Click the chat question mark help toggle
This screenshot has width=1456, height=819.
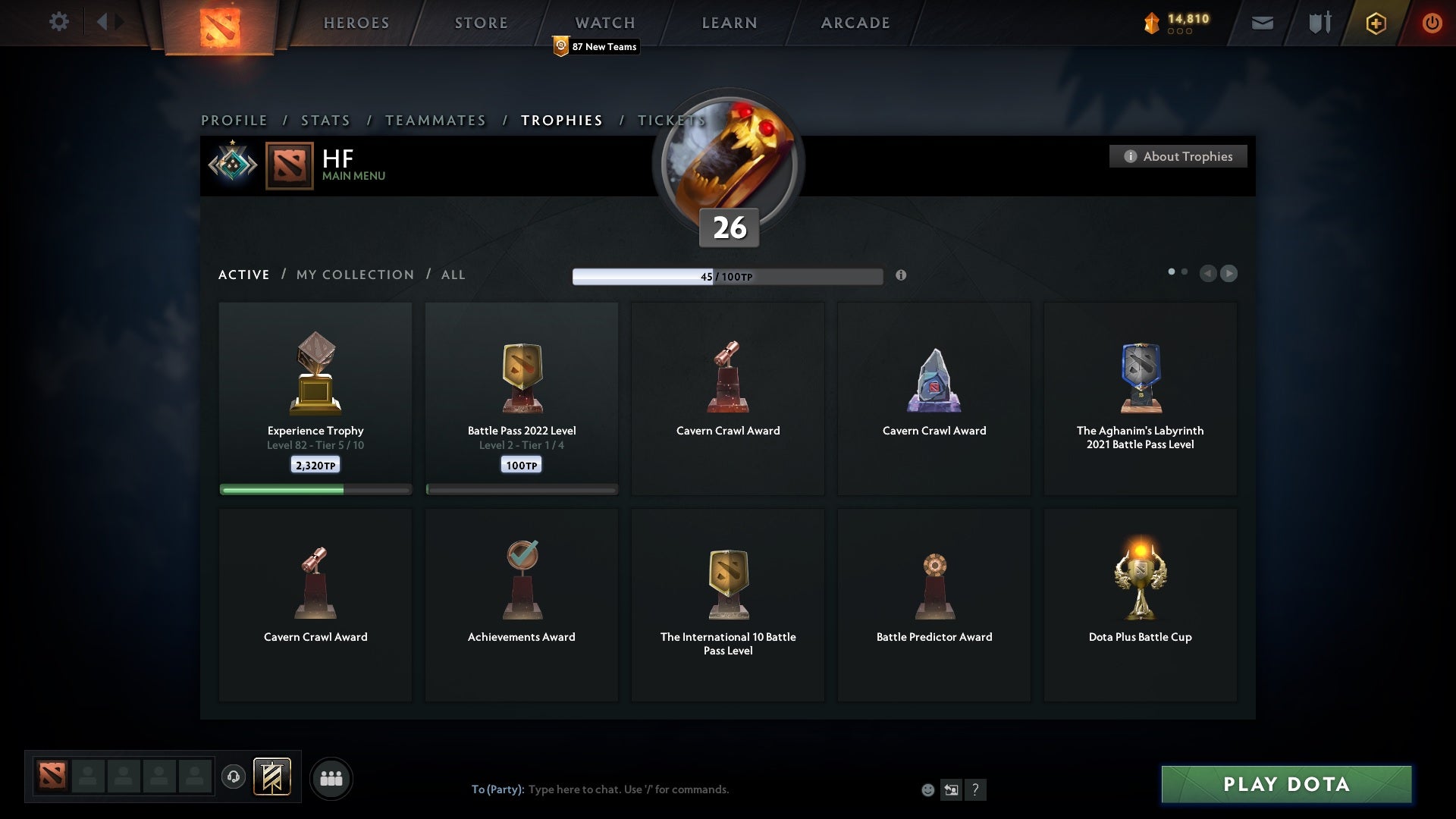click(x=976, y=789)
